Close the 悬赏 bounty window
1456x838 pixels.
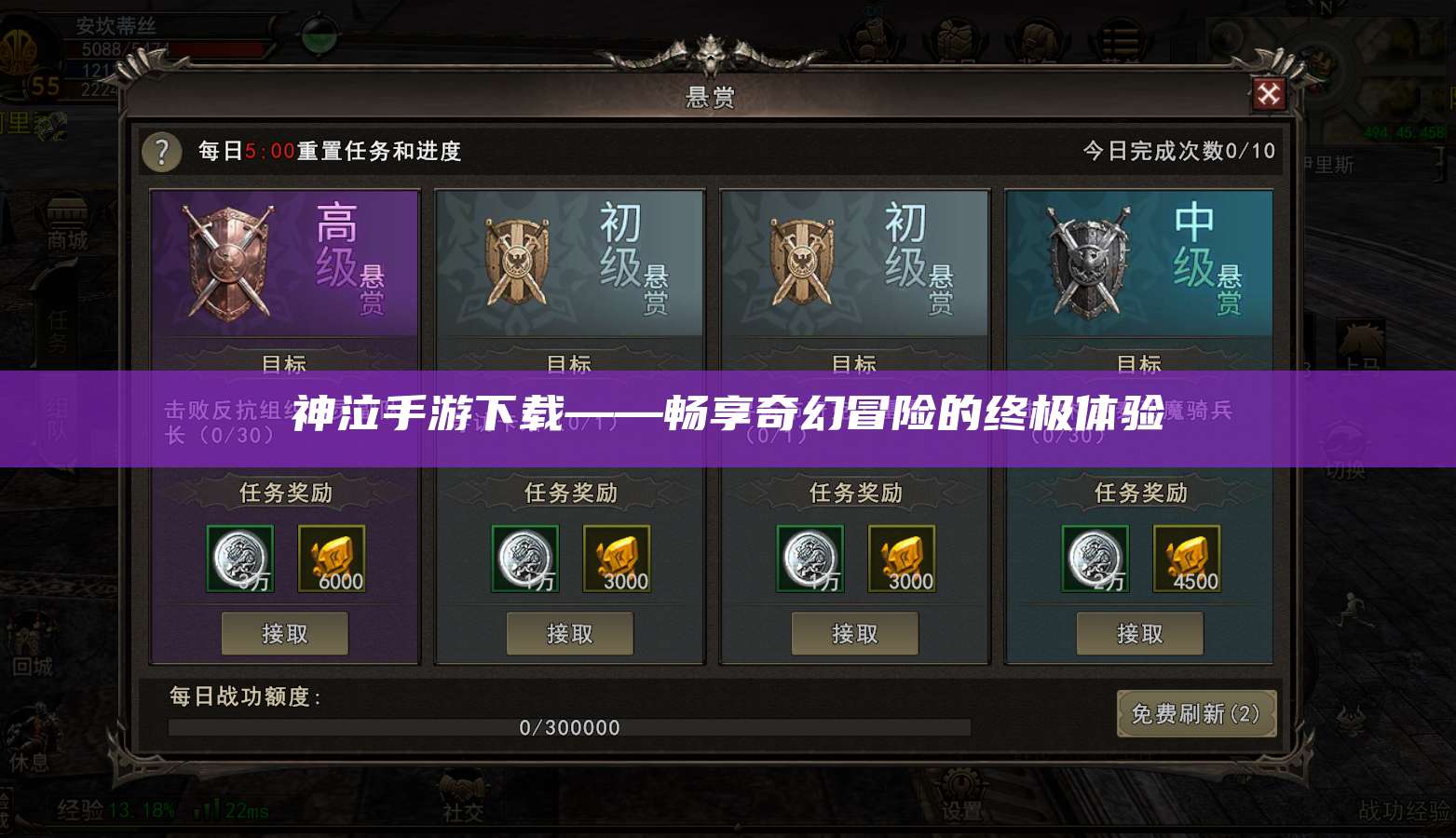[1269, 94]
